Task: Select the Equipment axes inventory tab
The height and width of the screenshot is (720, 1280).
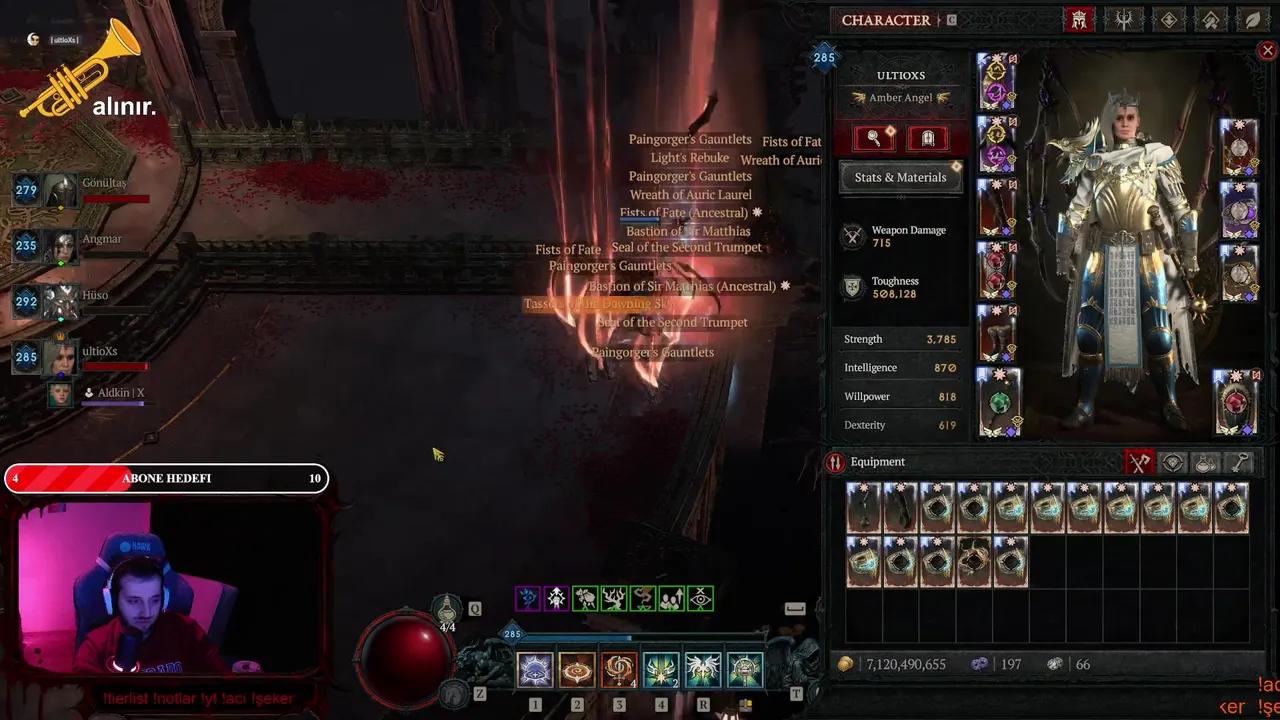Action: tap(1140, 462)
